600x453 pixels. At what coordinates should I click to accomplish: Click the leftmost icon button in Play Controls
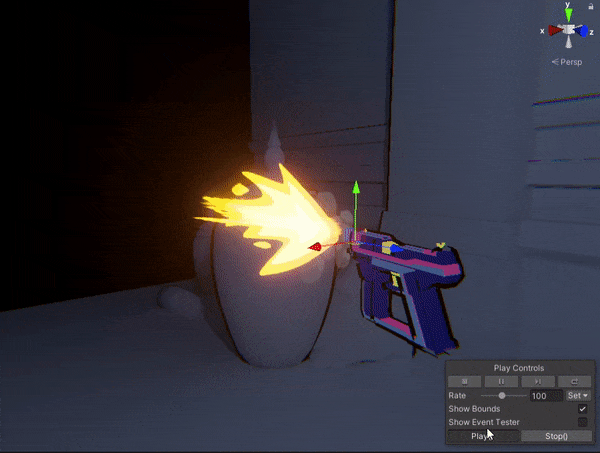(x=465, y=382)
